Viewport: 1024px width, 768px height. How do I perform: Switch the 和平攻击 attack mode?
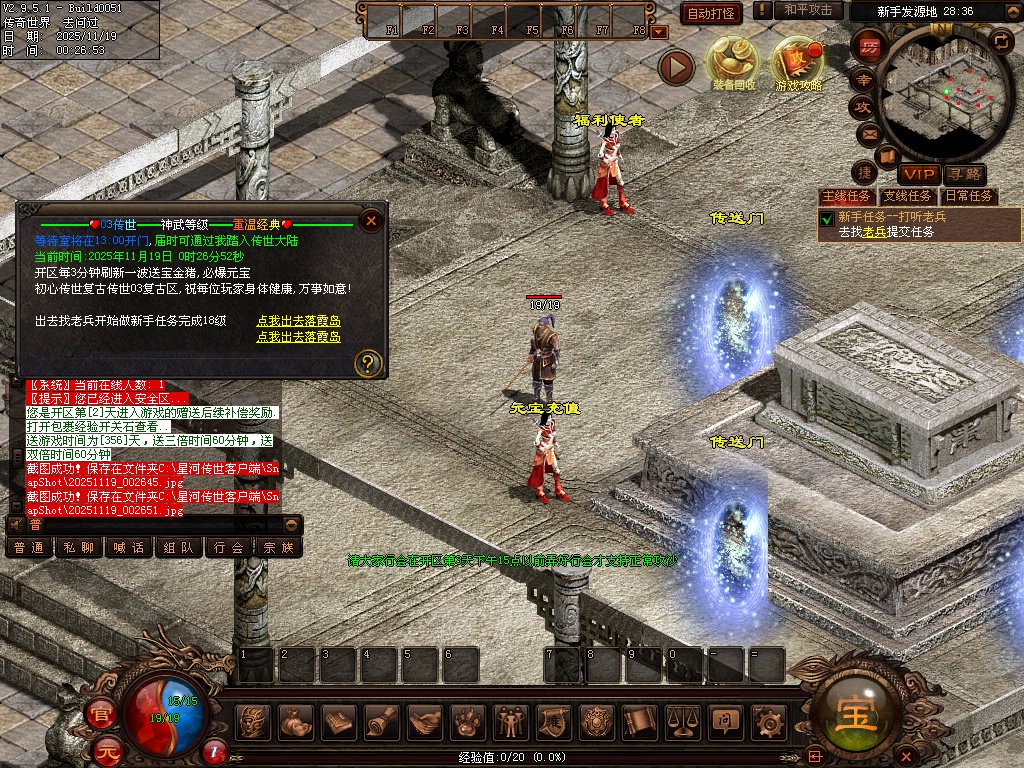click(808, 10)
